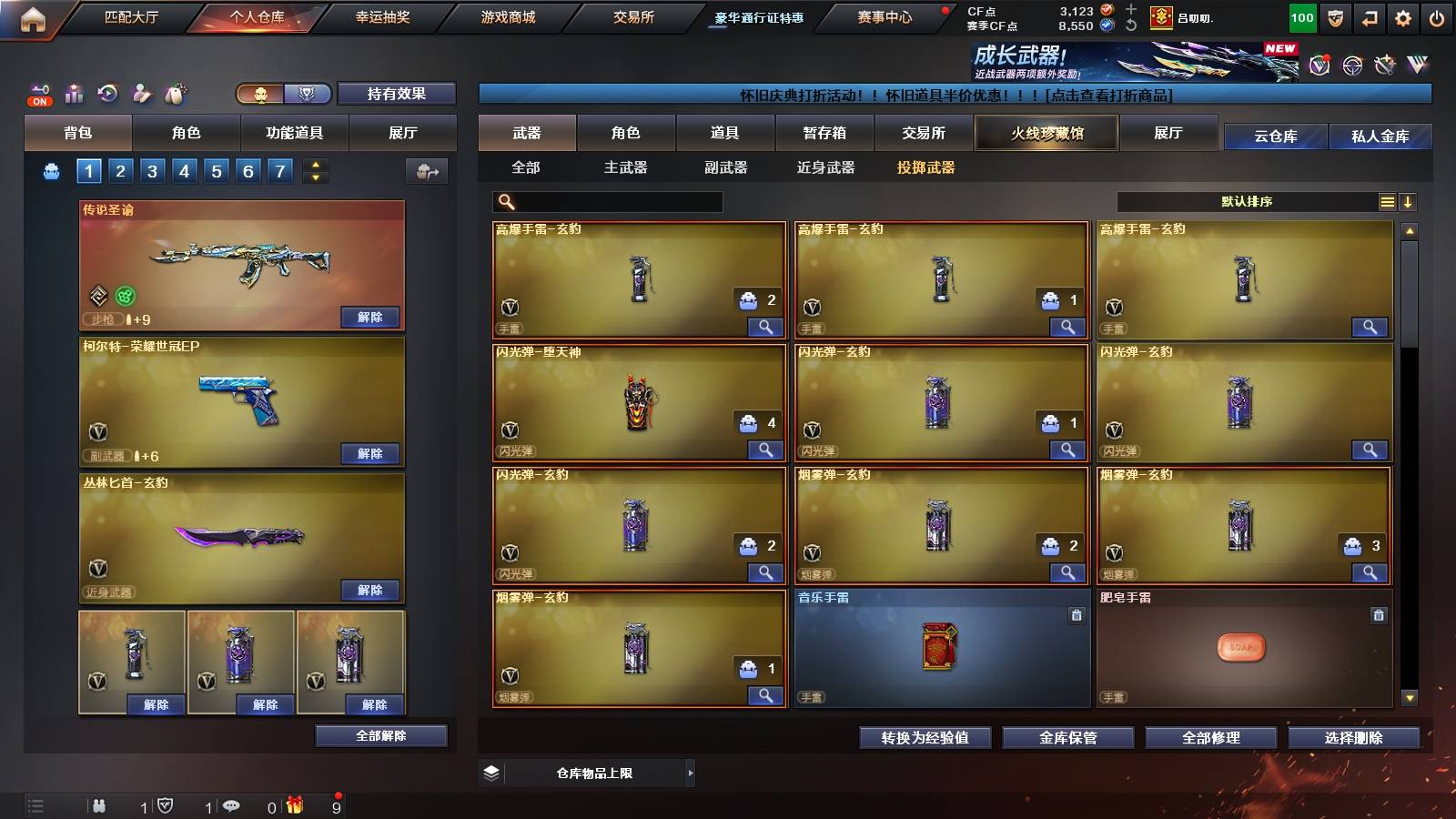This screenshot has width=1456, height=819.
Task: Switch the character/rank toggle to rank mode
Action: tap(307, 94)
